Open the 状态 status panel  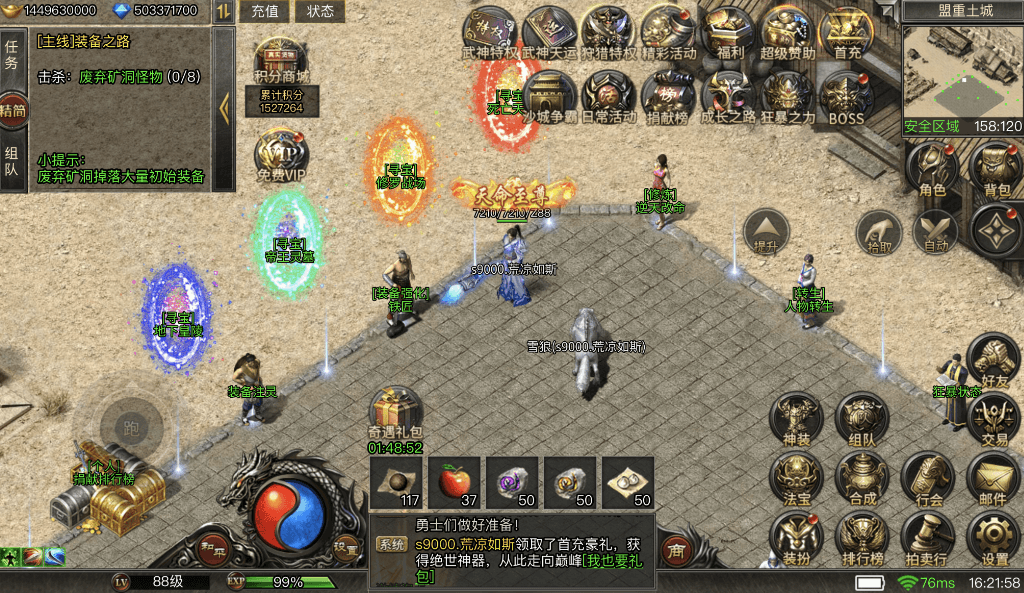[320, 12]
